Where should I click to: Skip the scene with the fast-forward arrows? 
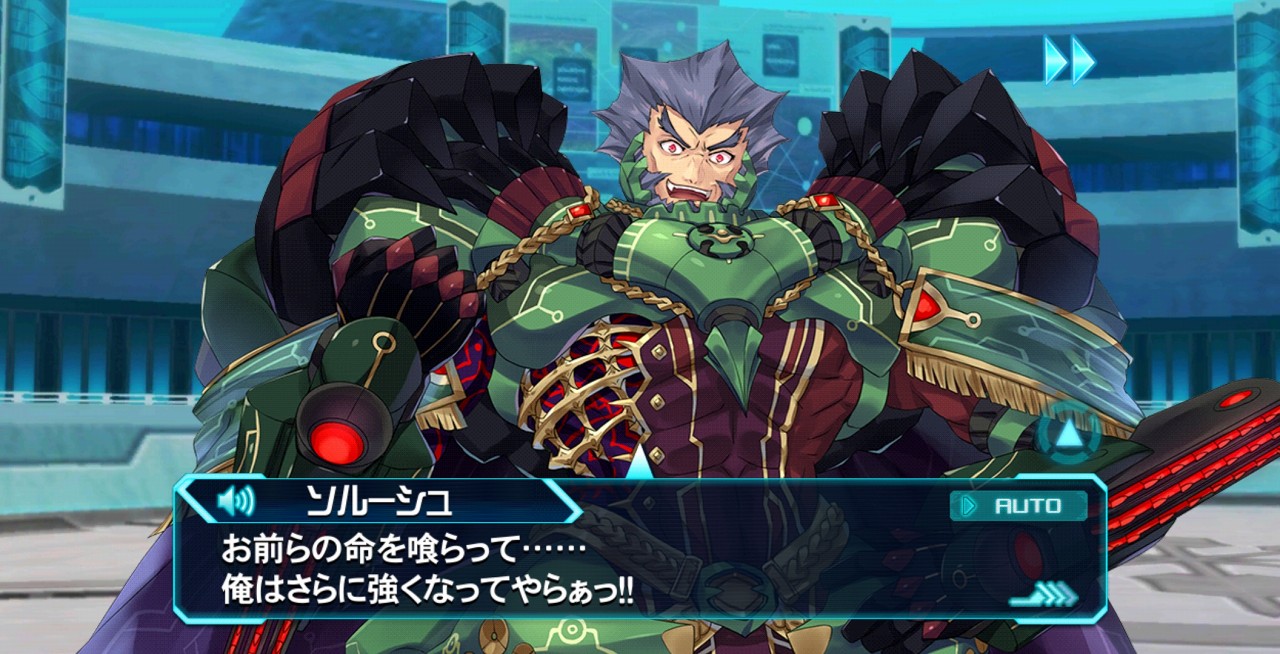(x=1069, y=60)
